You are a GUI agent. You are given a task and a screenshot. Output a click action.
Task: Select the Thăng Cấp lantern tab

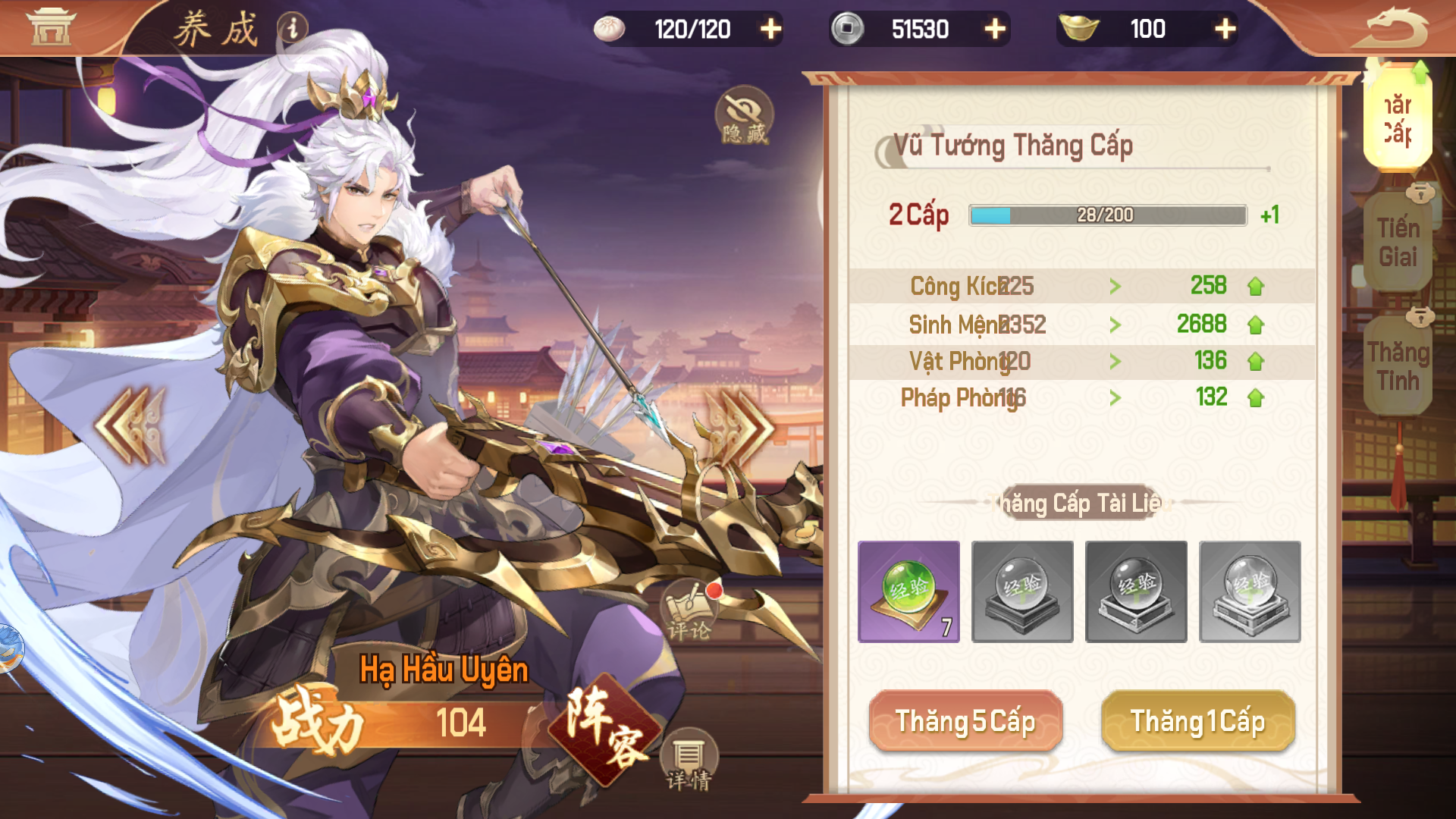1398,119
